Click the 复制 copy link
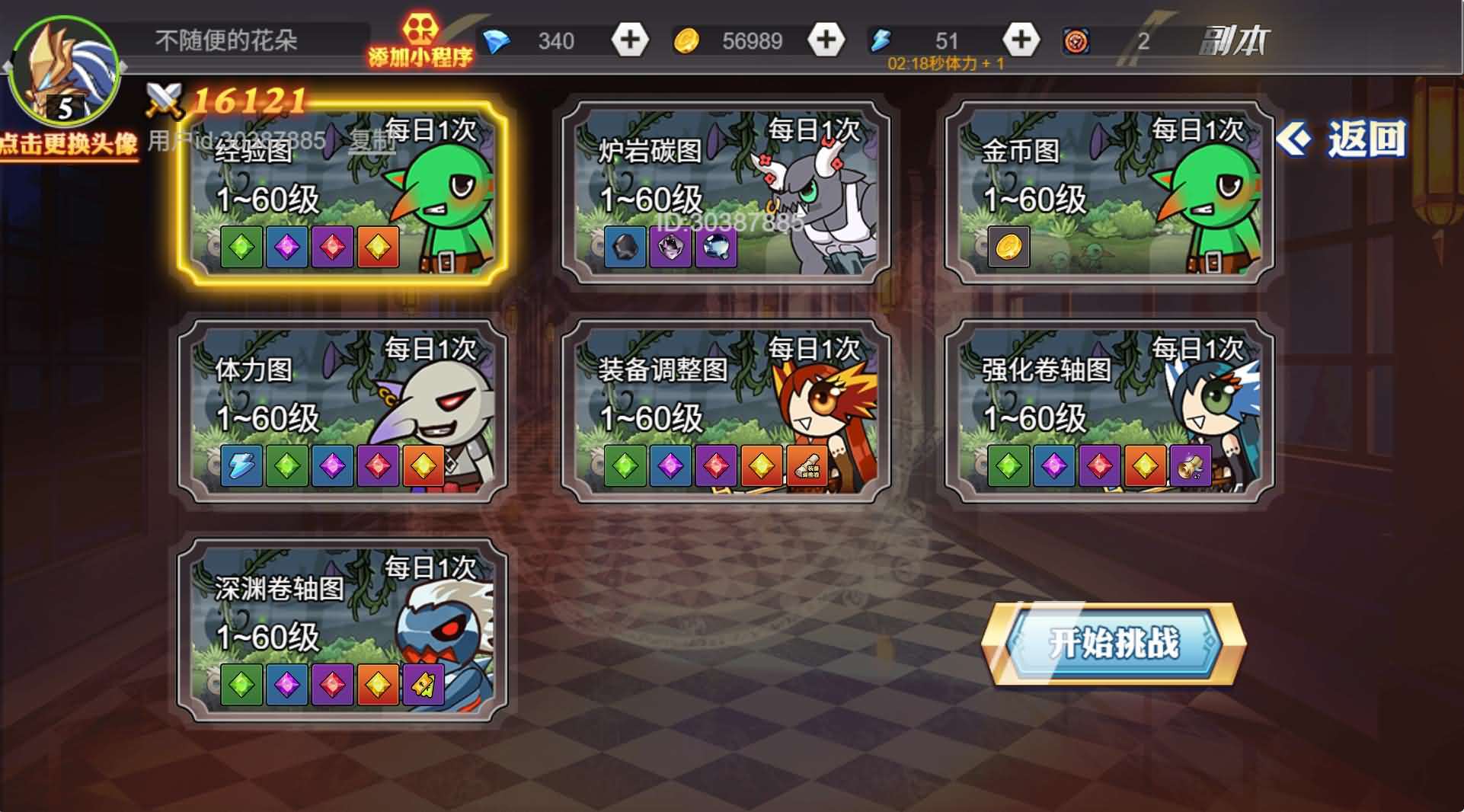The width and height of the screenshot is (1464, 812). 372,138
